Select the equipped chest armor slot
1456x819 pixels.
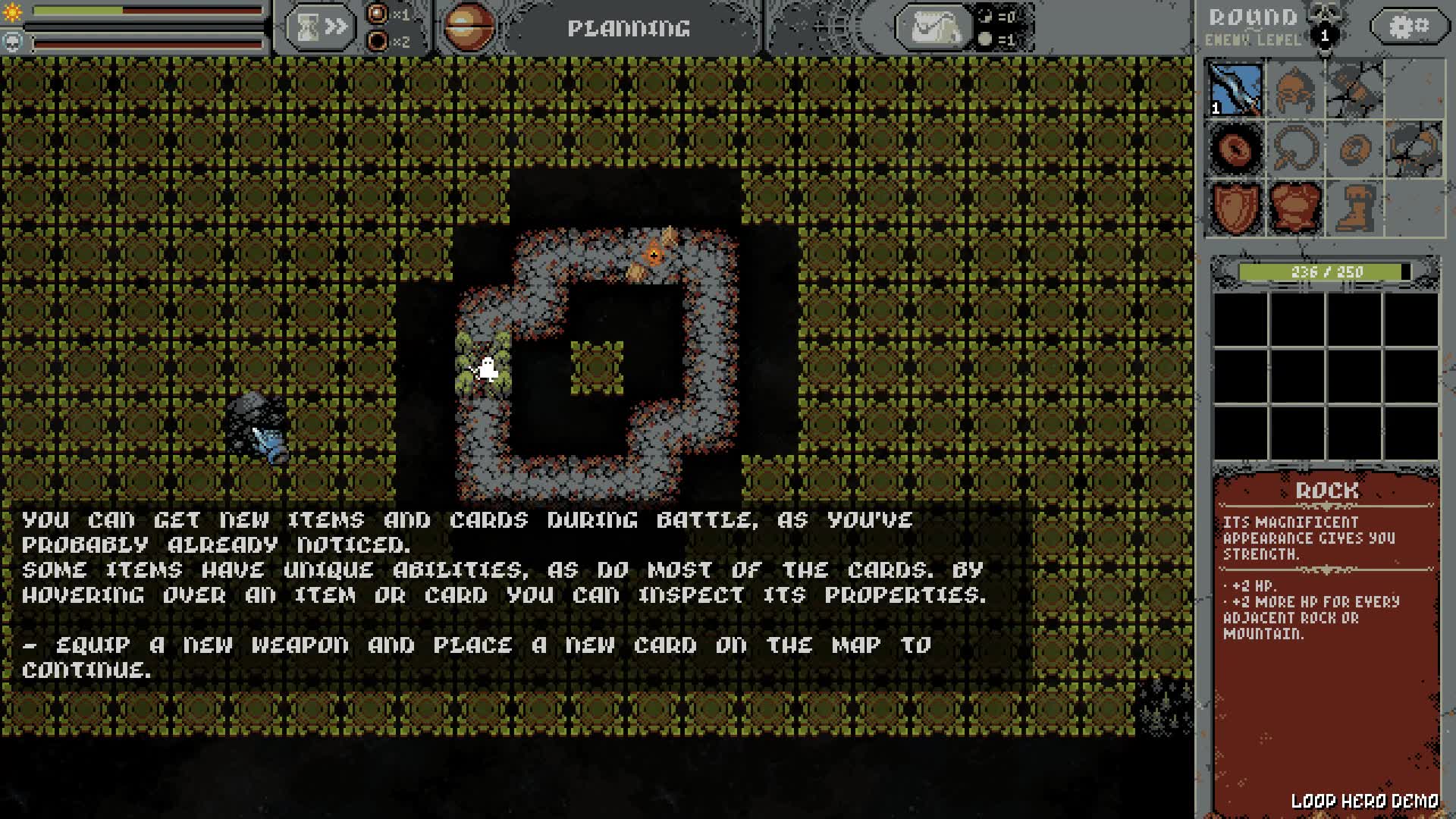coord(1294,208)
